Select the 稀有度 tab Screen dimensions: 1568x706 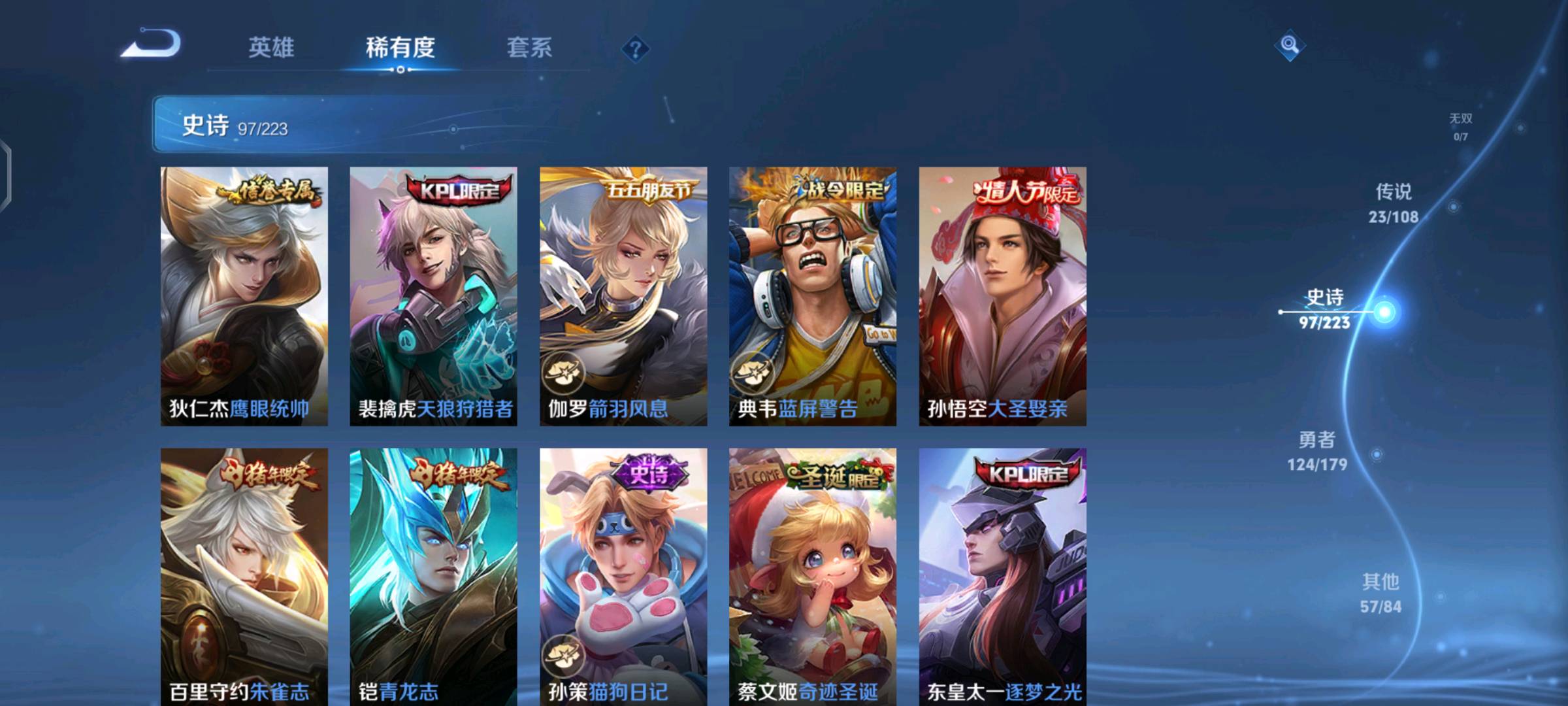pyautogui.click(x=400, y=48)
